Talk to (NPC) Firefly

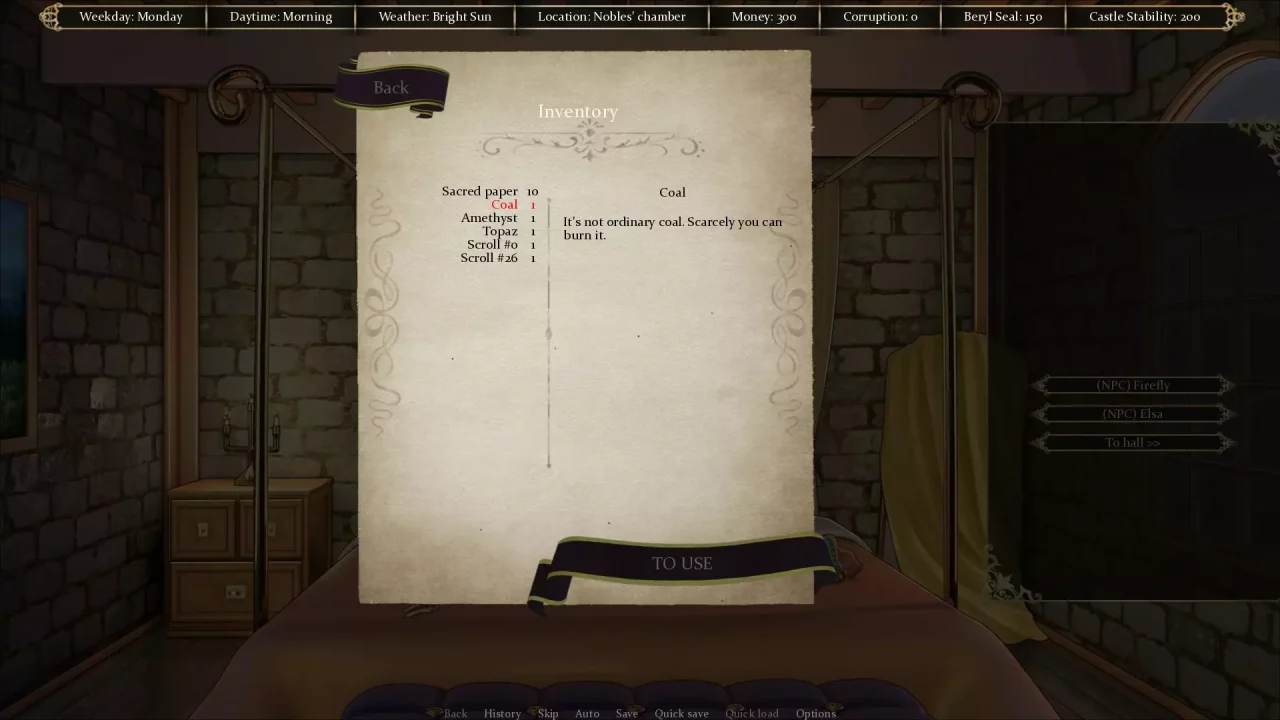pos(1133,385)
